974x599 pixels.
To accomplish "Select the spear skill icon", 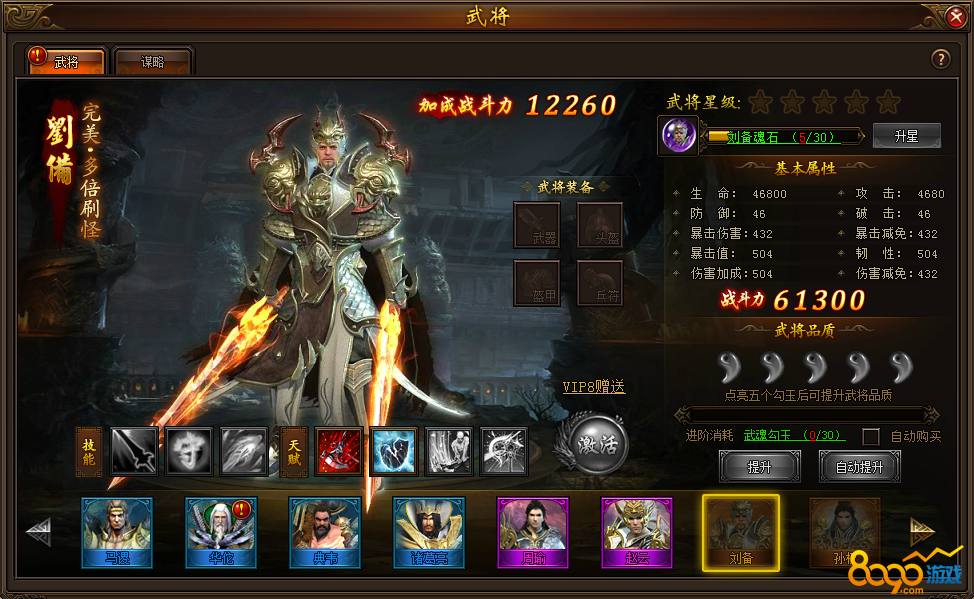I will [135, 451].
